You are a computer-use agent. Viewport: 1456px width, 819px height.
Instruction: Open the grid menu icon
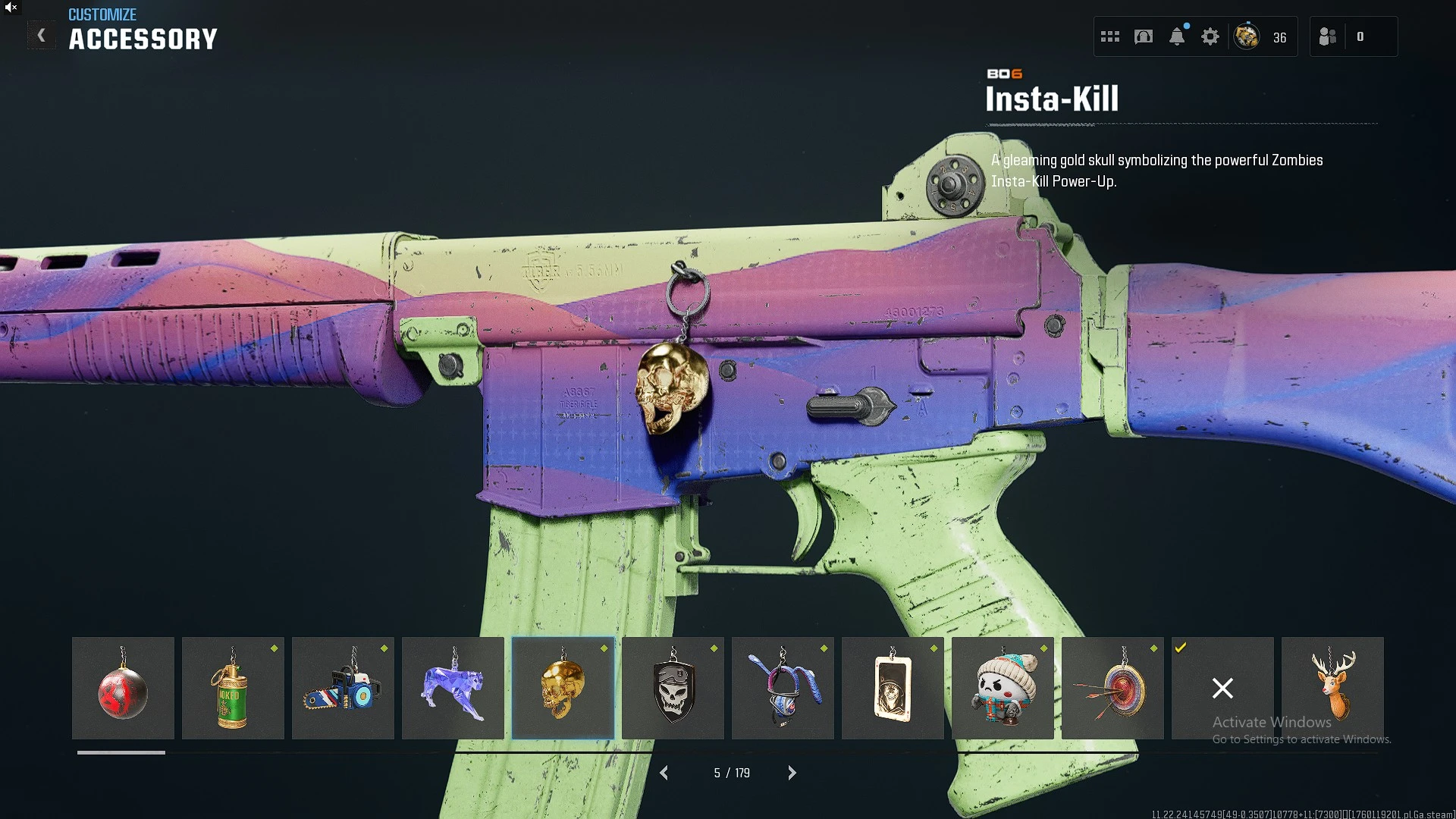pos(1110,36)
